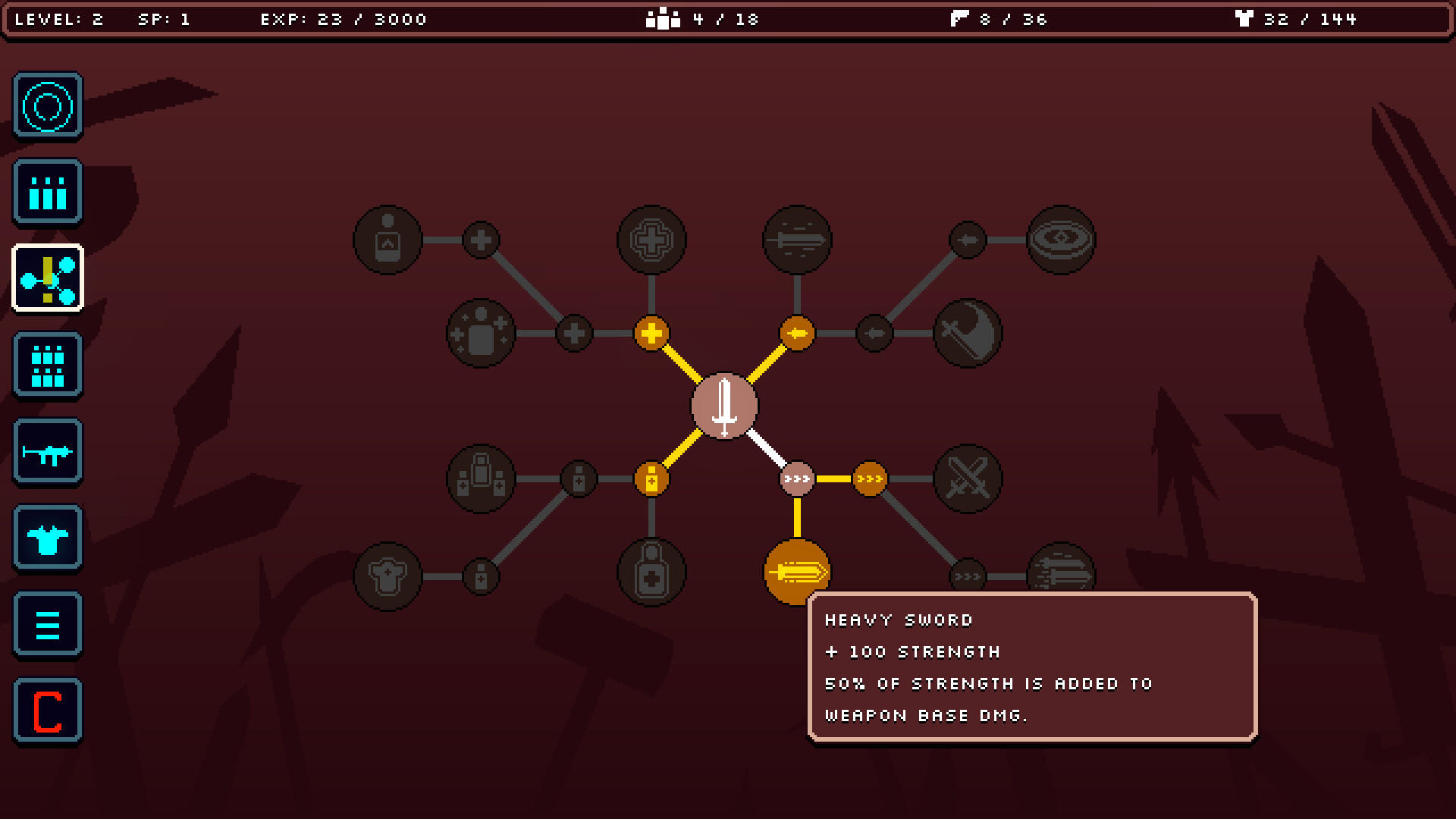Open the stats bars panel in the sidebar
Viewport: 1456px width, 819px height.
(x=47, y=191)
